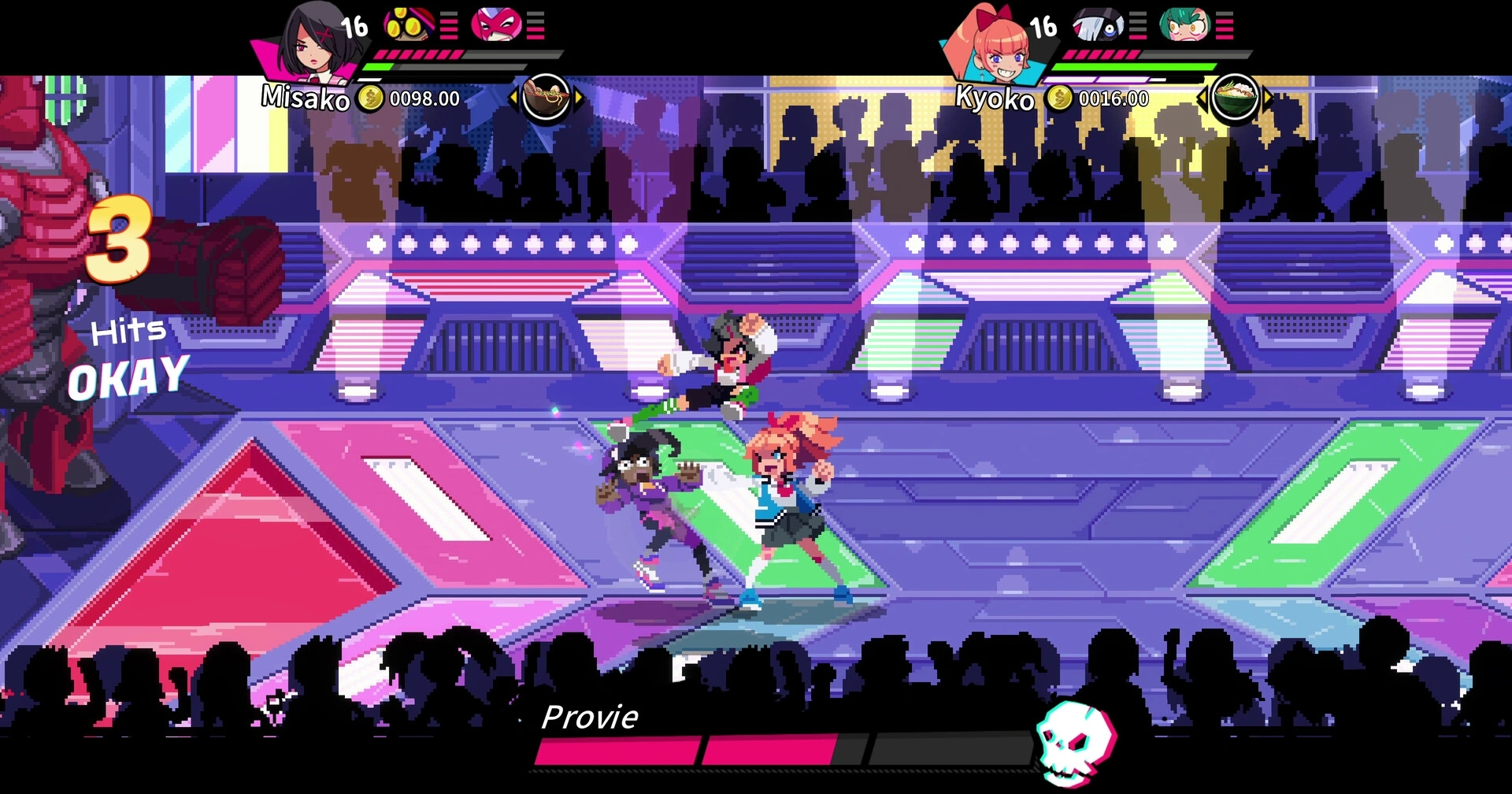The image size is (1512, 794).
Task: Click the boss skull icon beside Provie's bar
Action: pos(1074,742)
